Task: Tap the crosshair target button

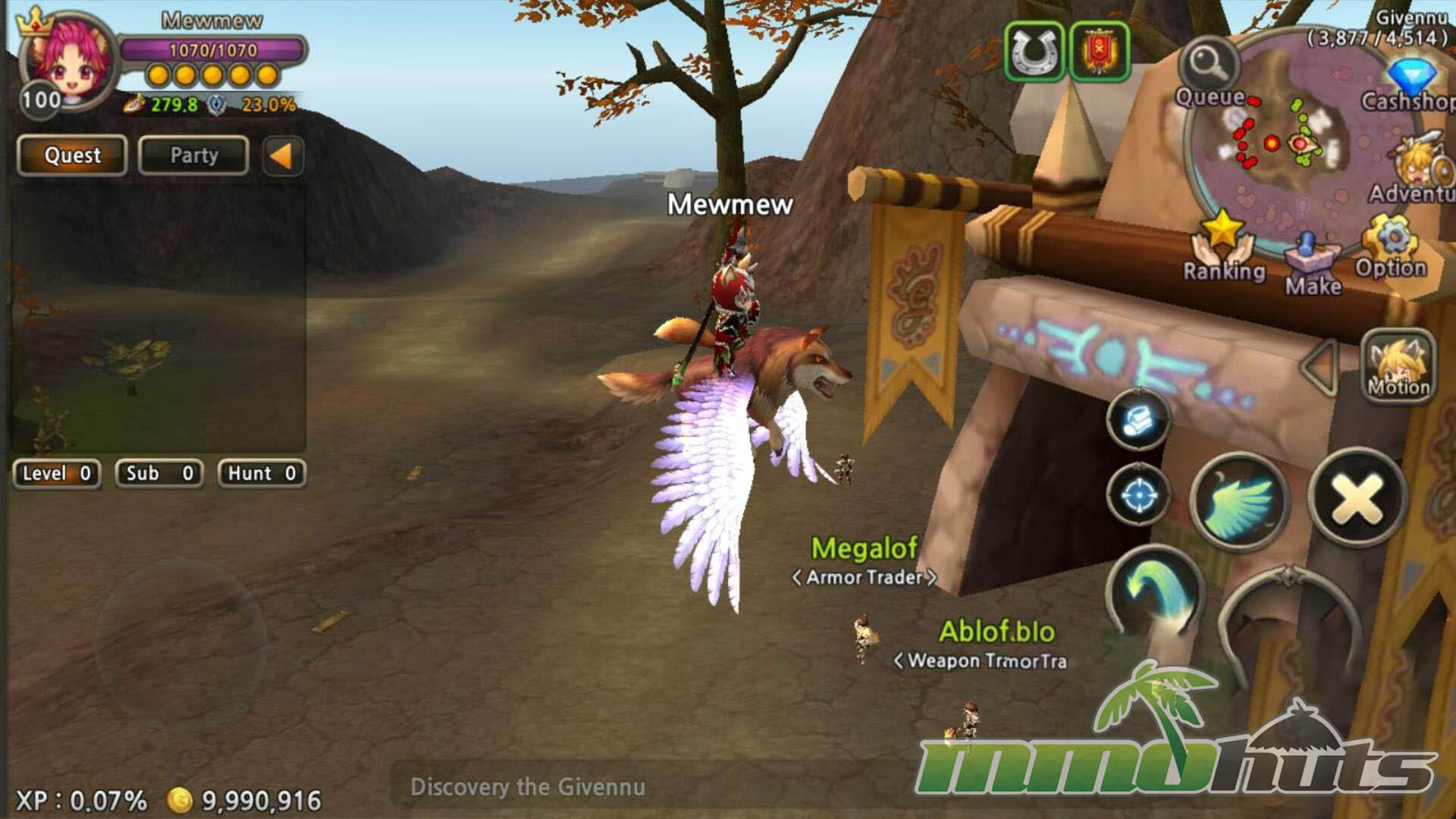Action: click(1138, 496)
